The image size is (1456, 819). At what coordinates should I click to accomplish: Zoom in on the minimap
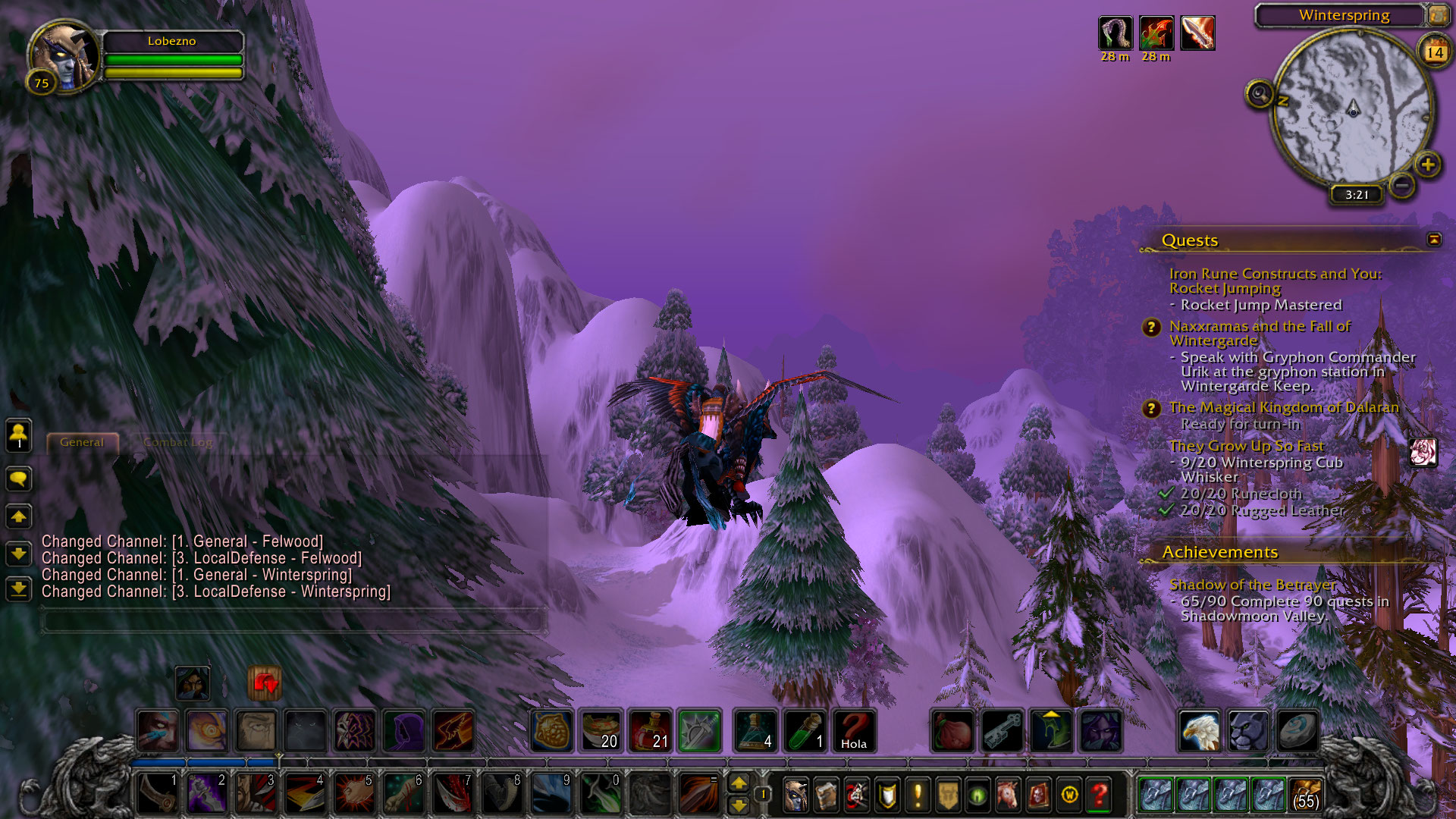point(1427,165)
